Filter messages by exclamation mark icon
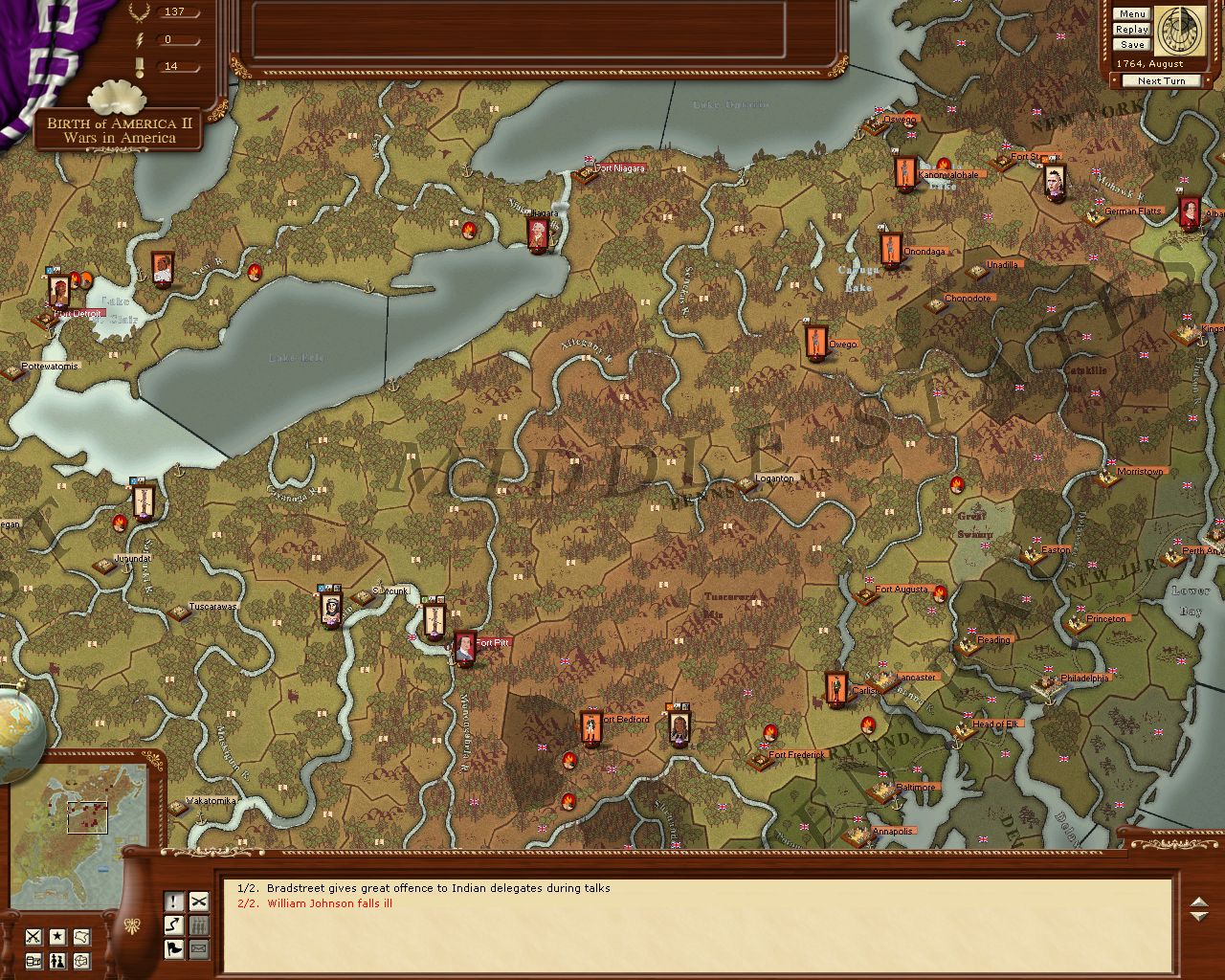 tap(173, 901)
